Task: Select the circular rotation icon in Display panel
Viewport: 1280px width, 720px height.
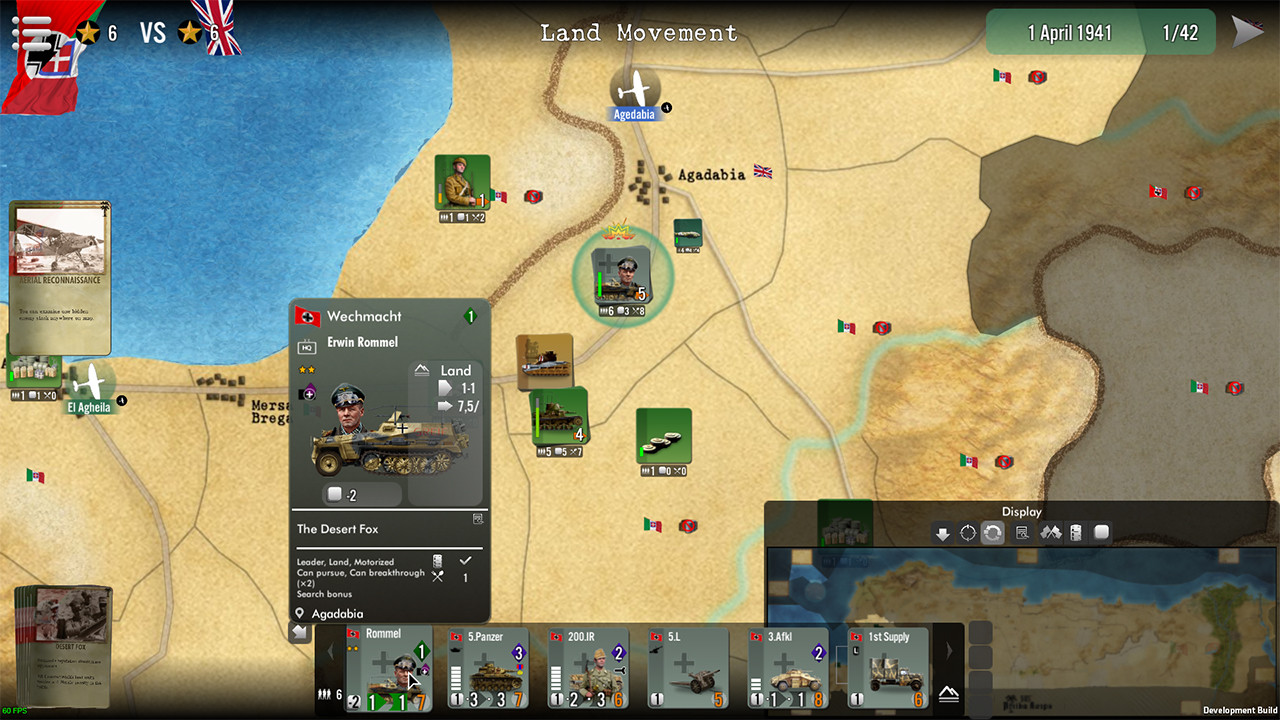Action: pos(967,532)
